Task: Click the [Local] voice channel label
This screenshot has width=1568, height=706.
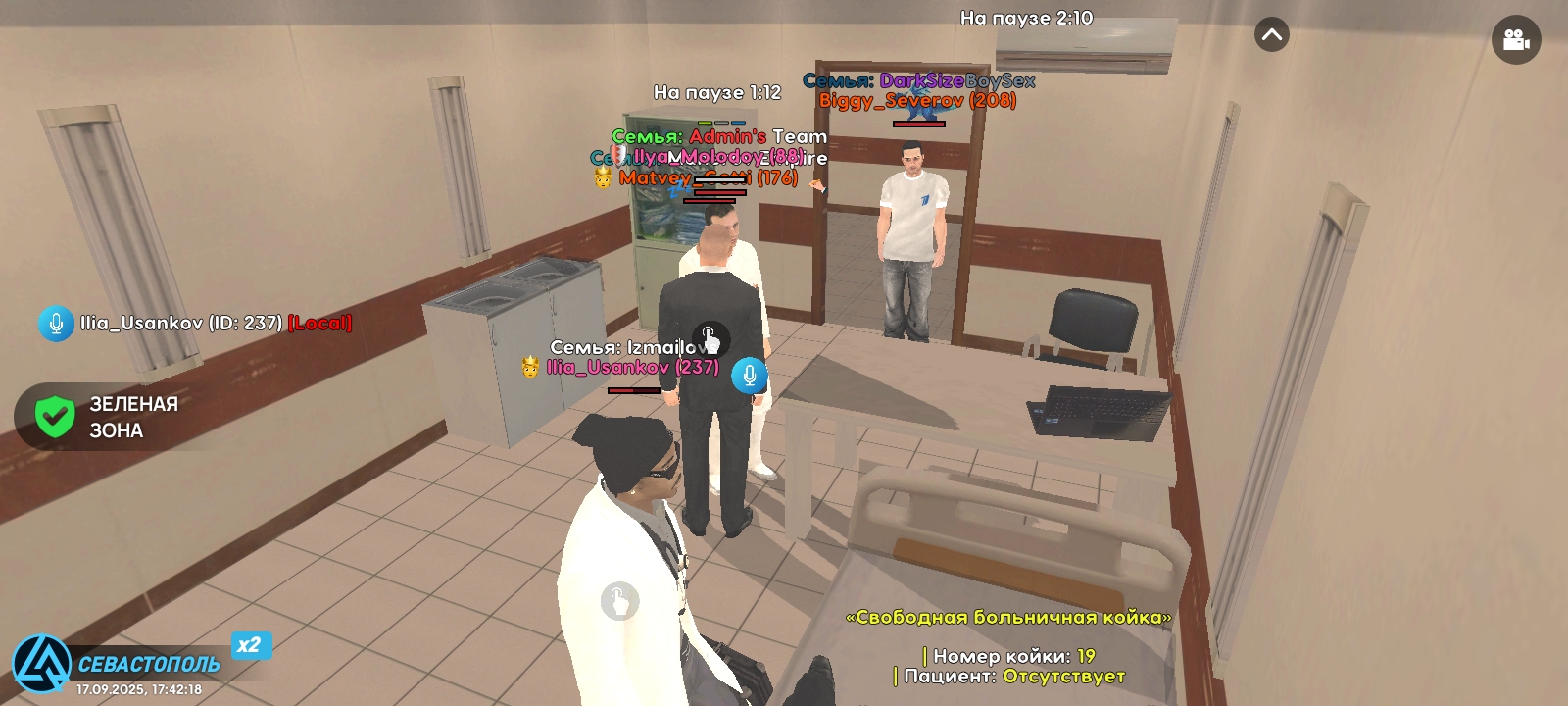Action: [320, 322]
